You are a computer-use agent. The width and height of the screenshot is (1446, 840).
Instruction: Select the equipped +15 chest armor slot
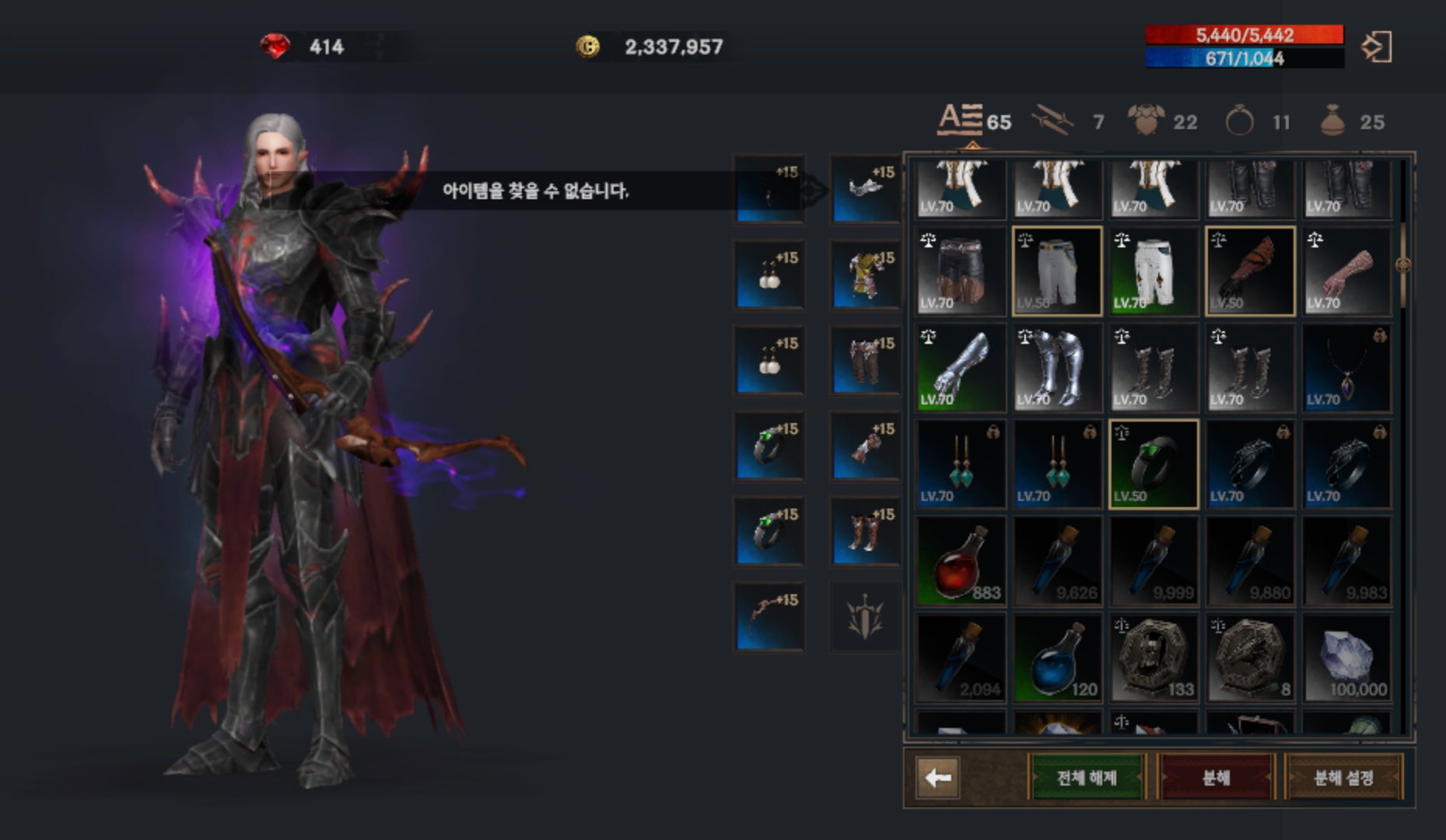tap(865, 275)
